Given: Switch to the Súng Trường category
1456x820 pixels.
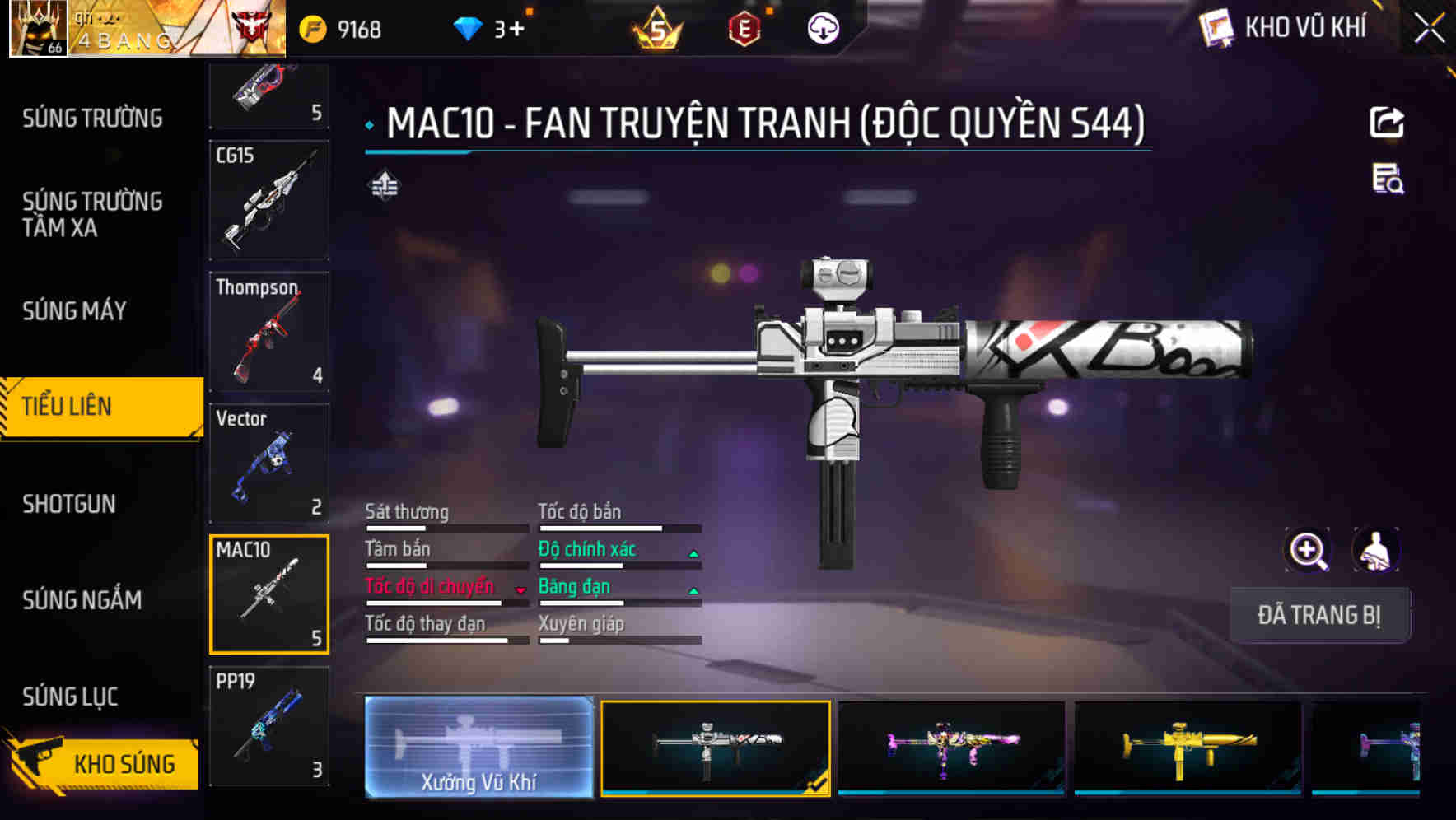Looking at the screenshot, I should click(92, 119).
